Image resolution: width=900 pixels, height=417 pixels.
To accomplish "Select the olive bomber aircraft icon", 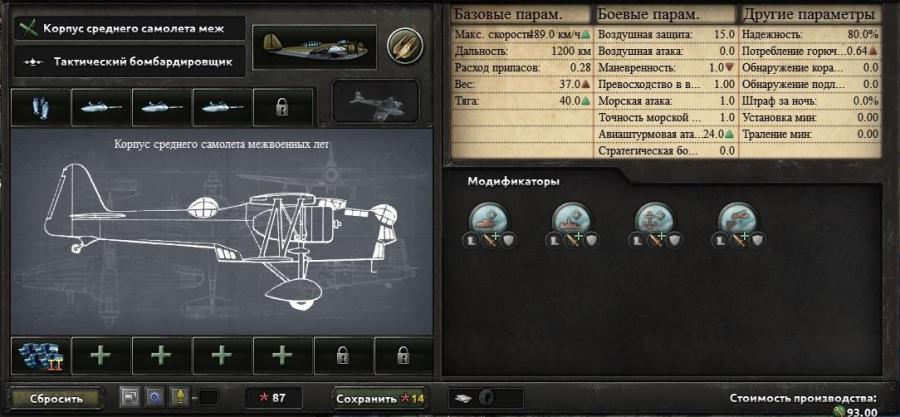I will (313, 43).
